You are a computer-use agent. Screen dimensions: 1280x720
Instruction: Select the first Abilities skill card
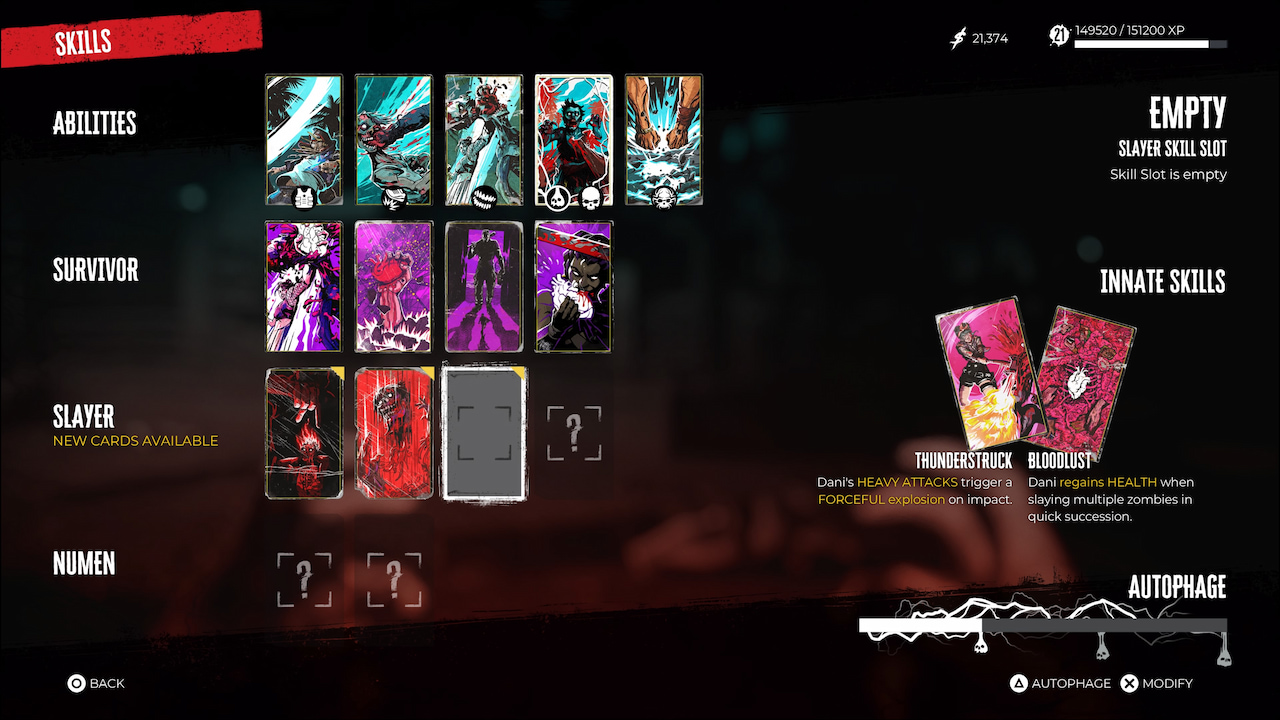point(304,139)
